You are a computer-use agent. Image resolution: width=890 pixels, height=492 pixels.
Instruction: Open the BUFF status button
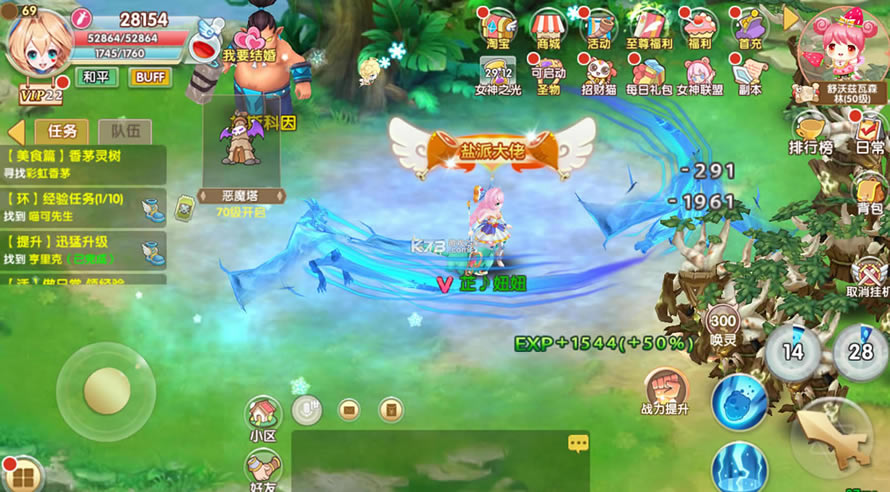click(150, 77)
